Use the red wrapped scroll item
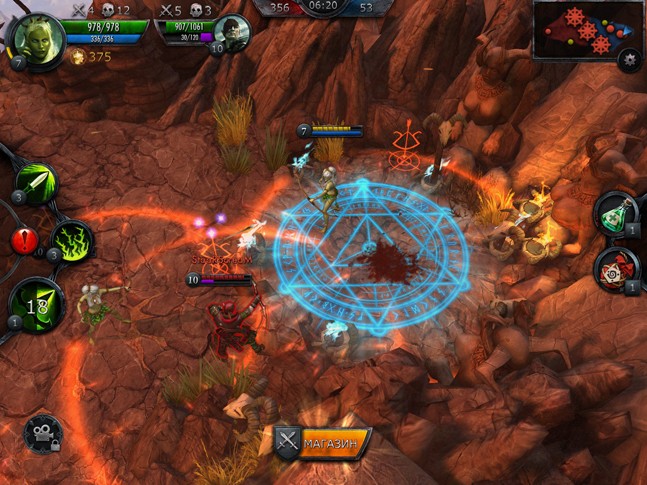Viewport: 647px width, 485px height. [617, 268]
